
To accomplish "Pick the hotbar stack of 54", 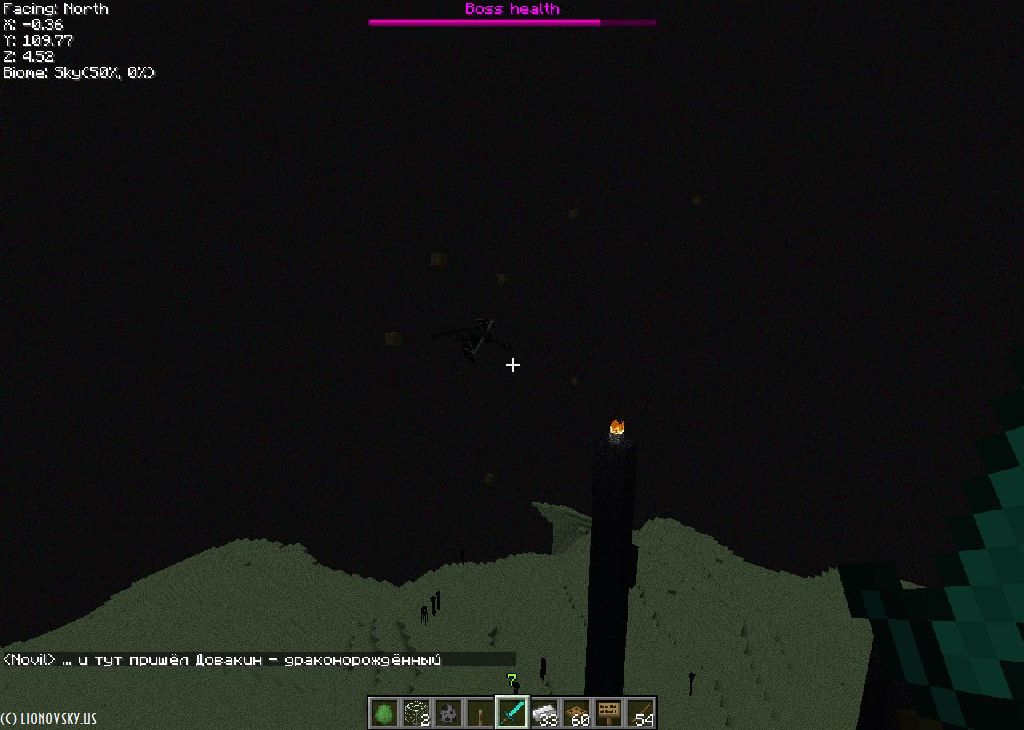I will click(640, 713).
